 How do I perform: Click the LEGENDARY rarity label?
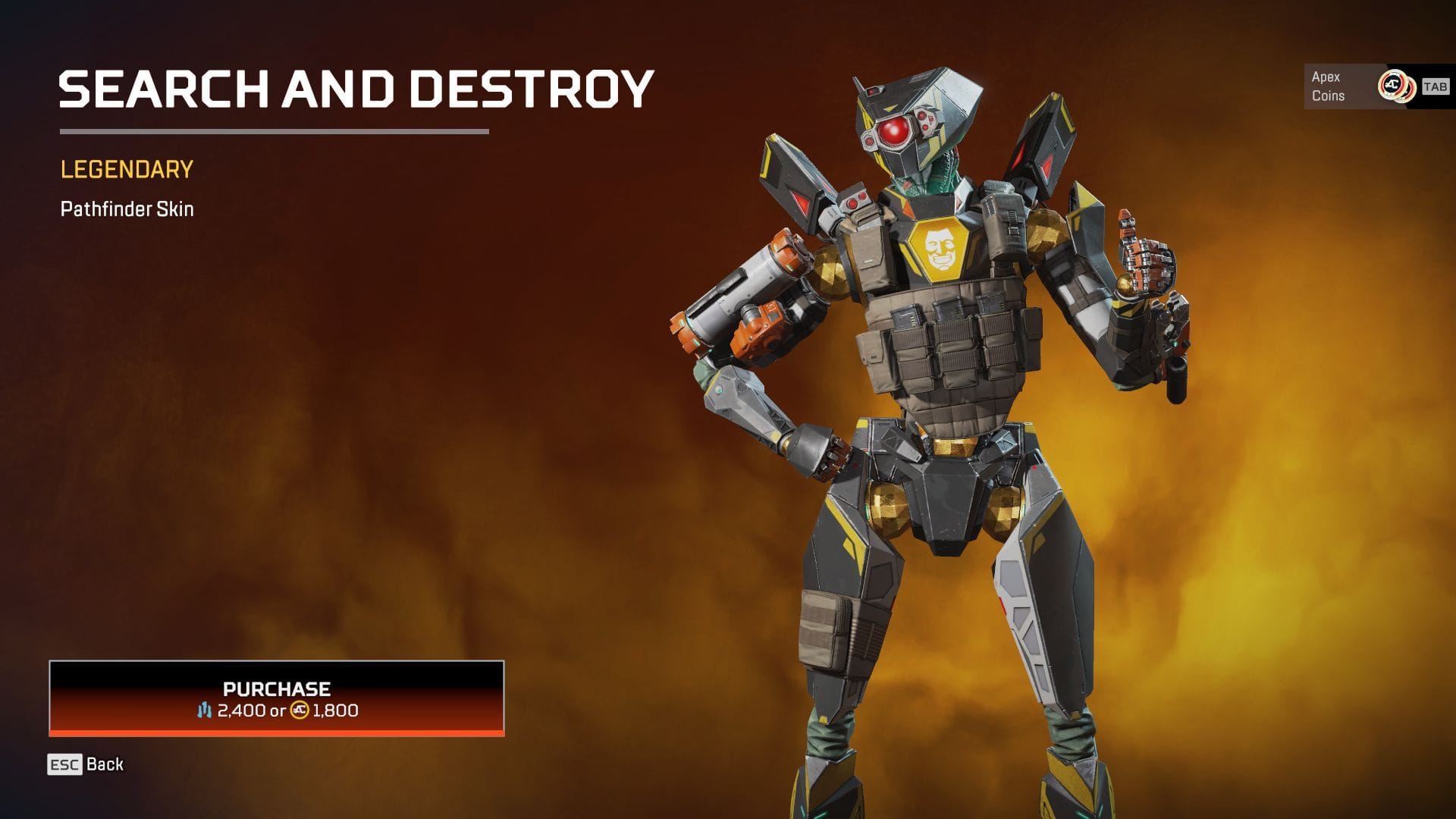125,170
